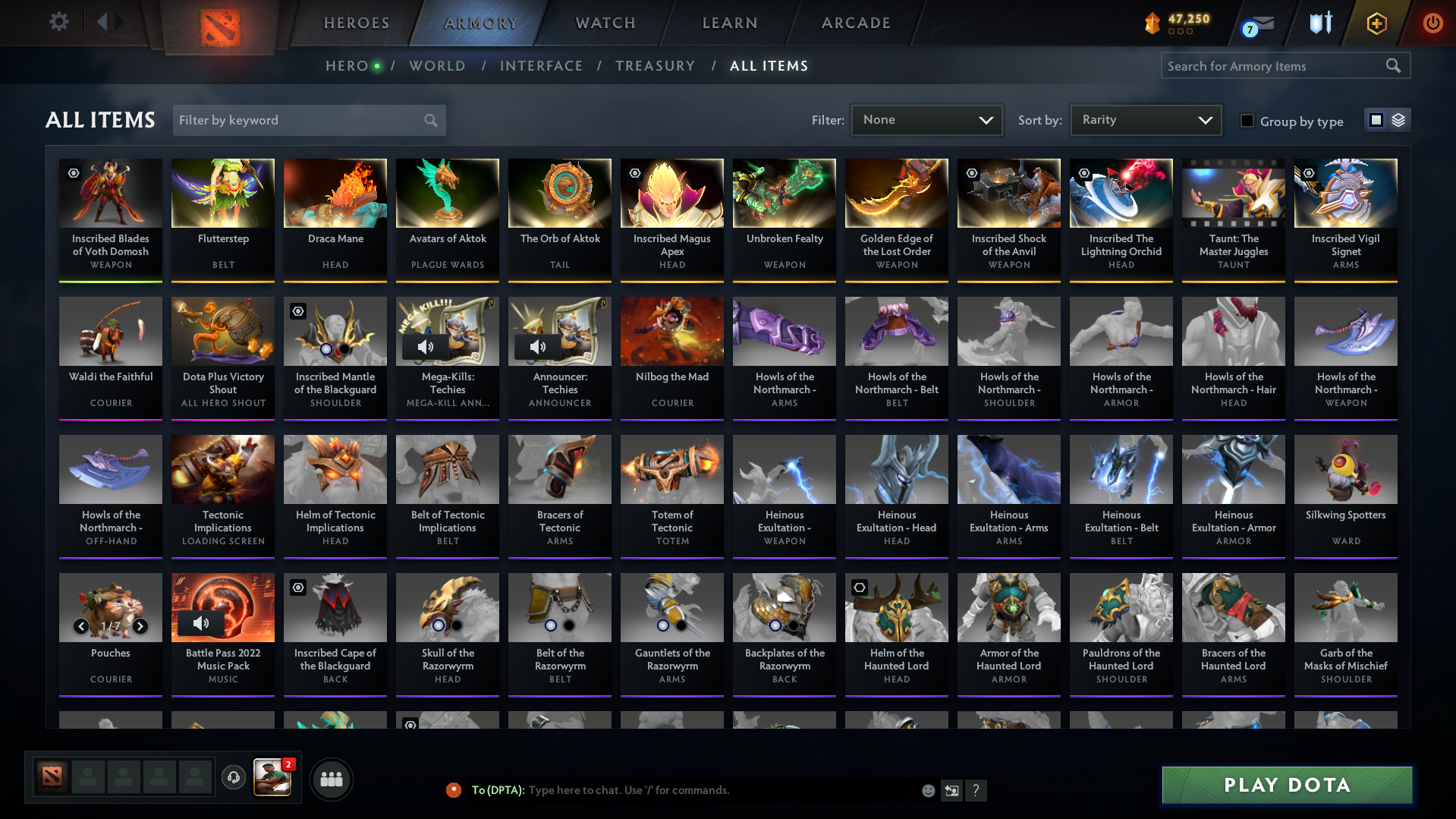Click the shield and sword armory icon

(1319, 23)
